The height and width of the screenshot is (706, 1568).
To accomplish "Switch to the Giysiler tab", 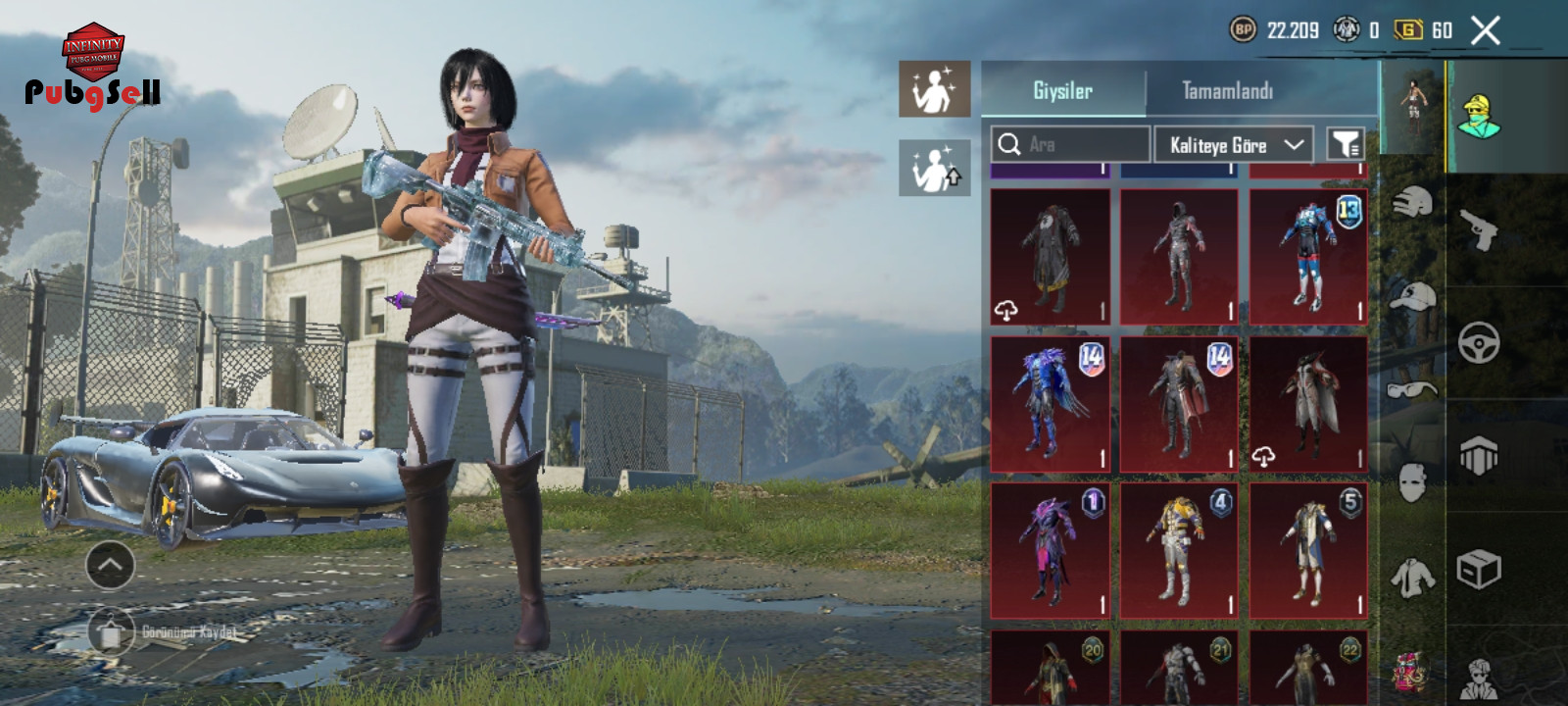I will [x=1063, y=91].
